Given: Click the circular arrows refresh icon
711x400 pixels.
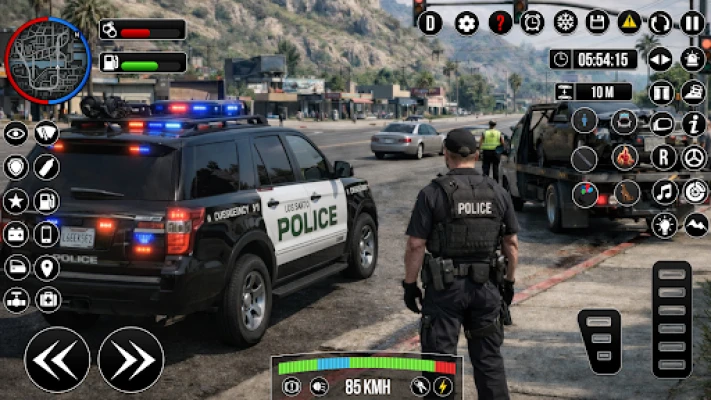Looking at the screenshot, I should point(660,23).
